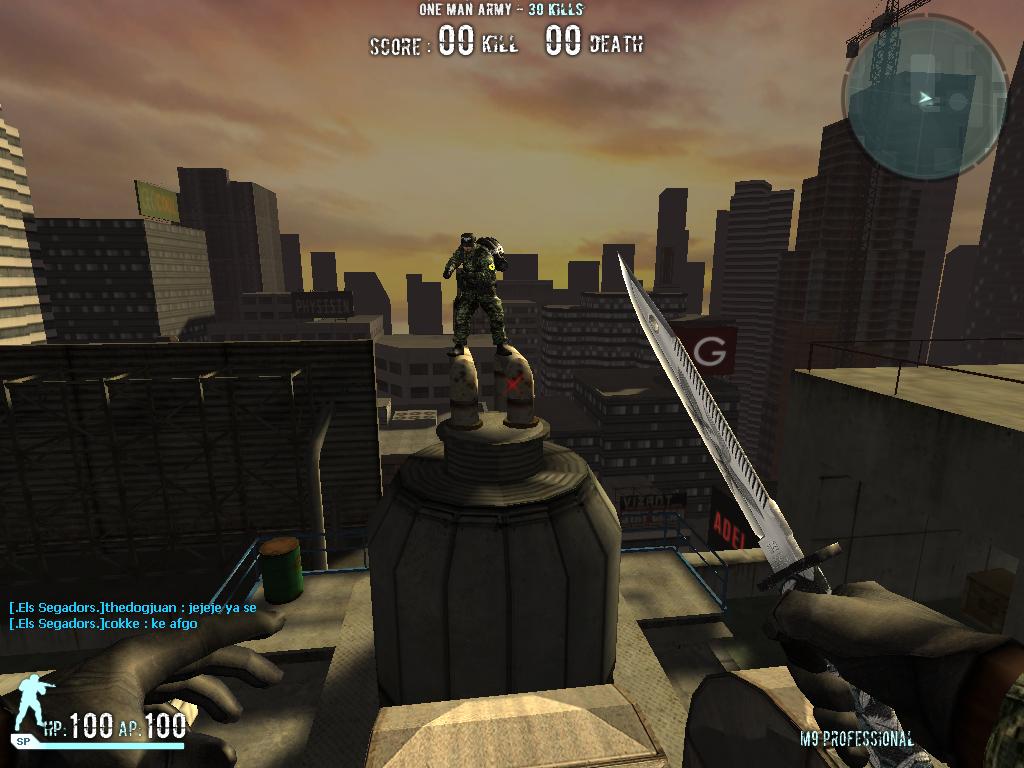Select the M9 Professional weapon label
This screenshot has height=768, width=1024.
point(856,740)
